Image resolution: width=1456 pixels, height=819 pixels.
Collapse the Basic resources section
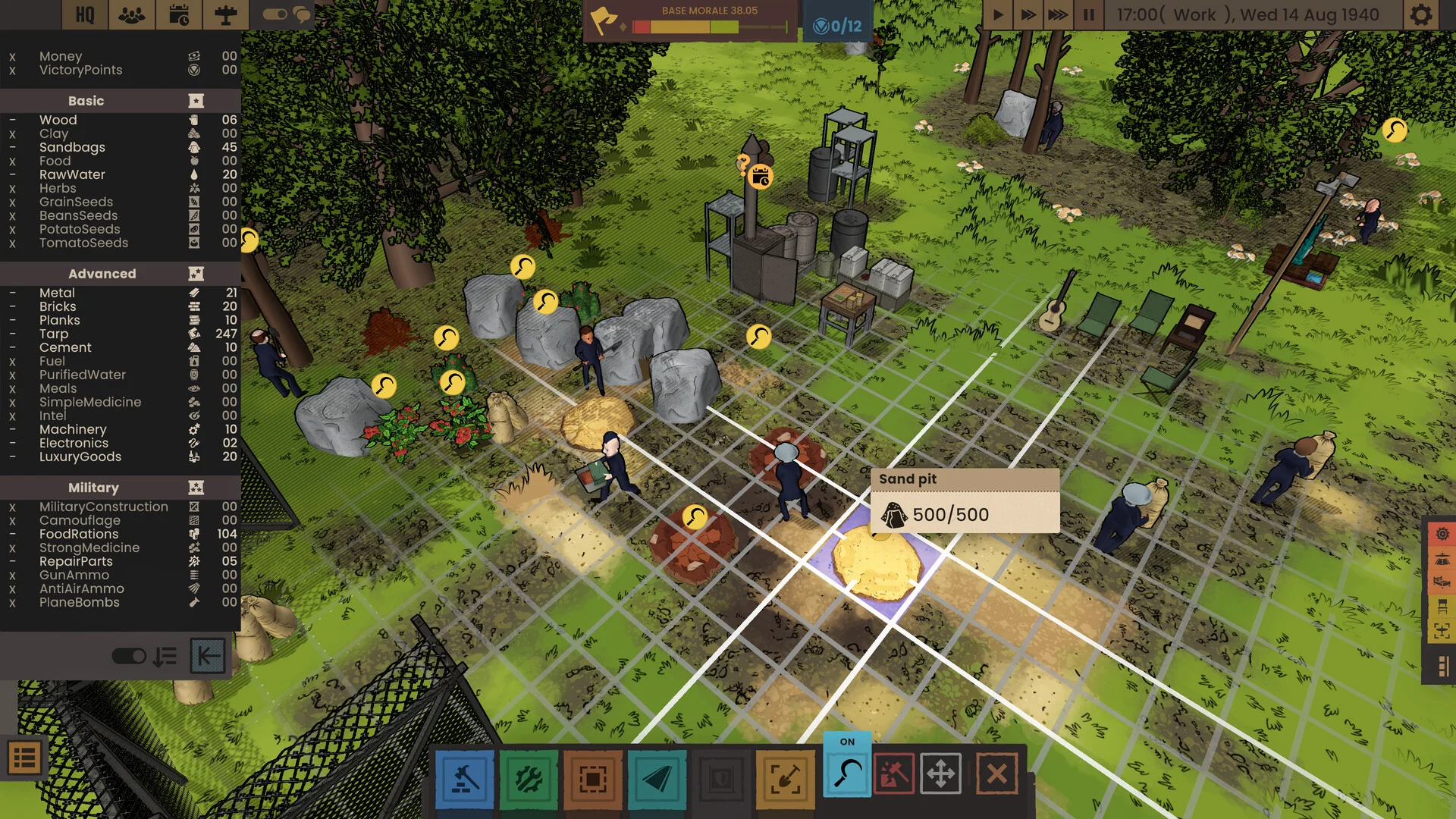(196, 101)
